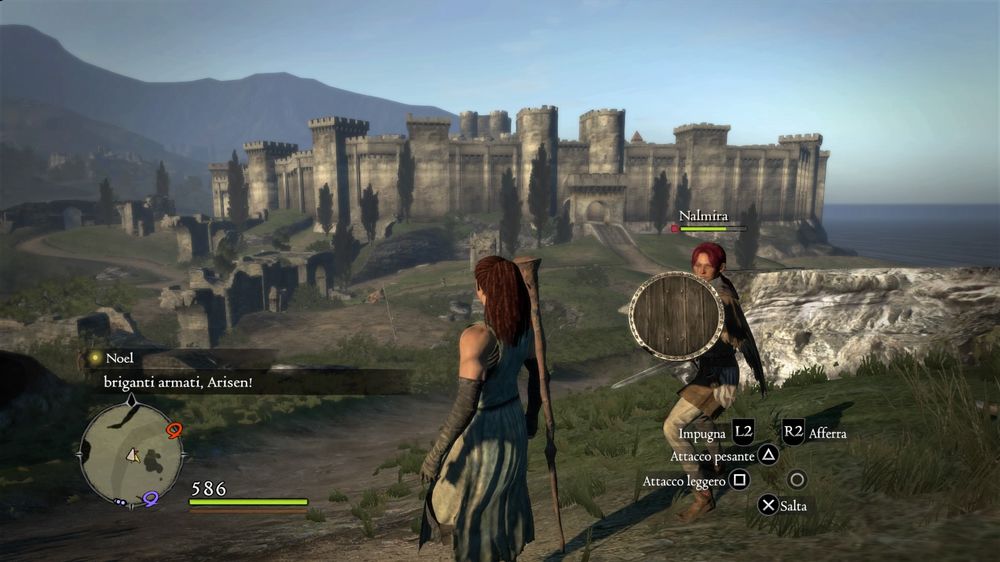Click the circular minimap

[131, 455]
